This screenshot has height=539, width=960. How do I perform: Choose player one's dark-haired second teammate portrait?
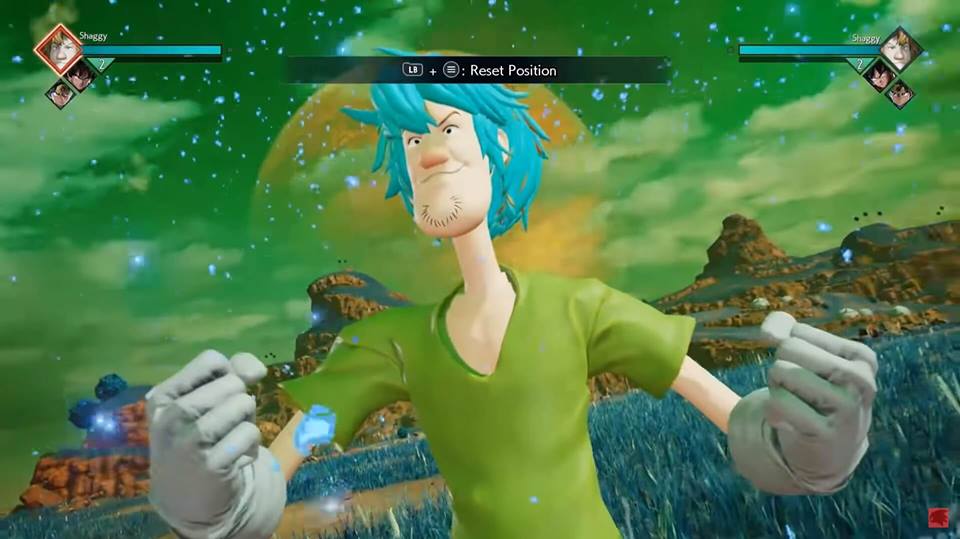coord(82,74)
